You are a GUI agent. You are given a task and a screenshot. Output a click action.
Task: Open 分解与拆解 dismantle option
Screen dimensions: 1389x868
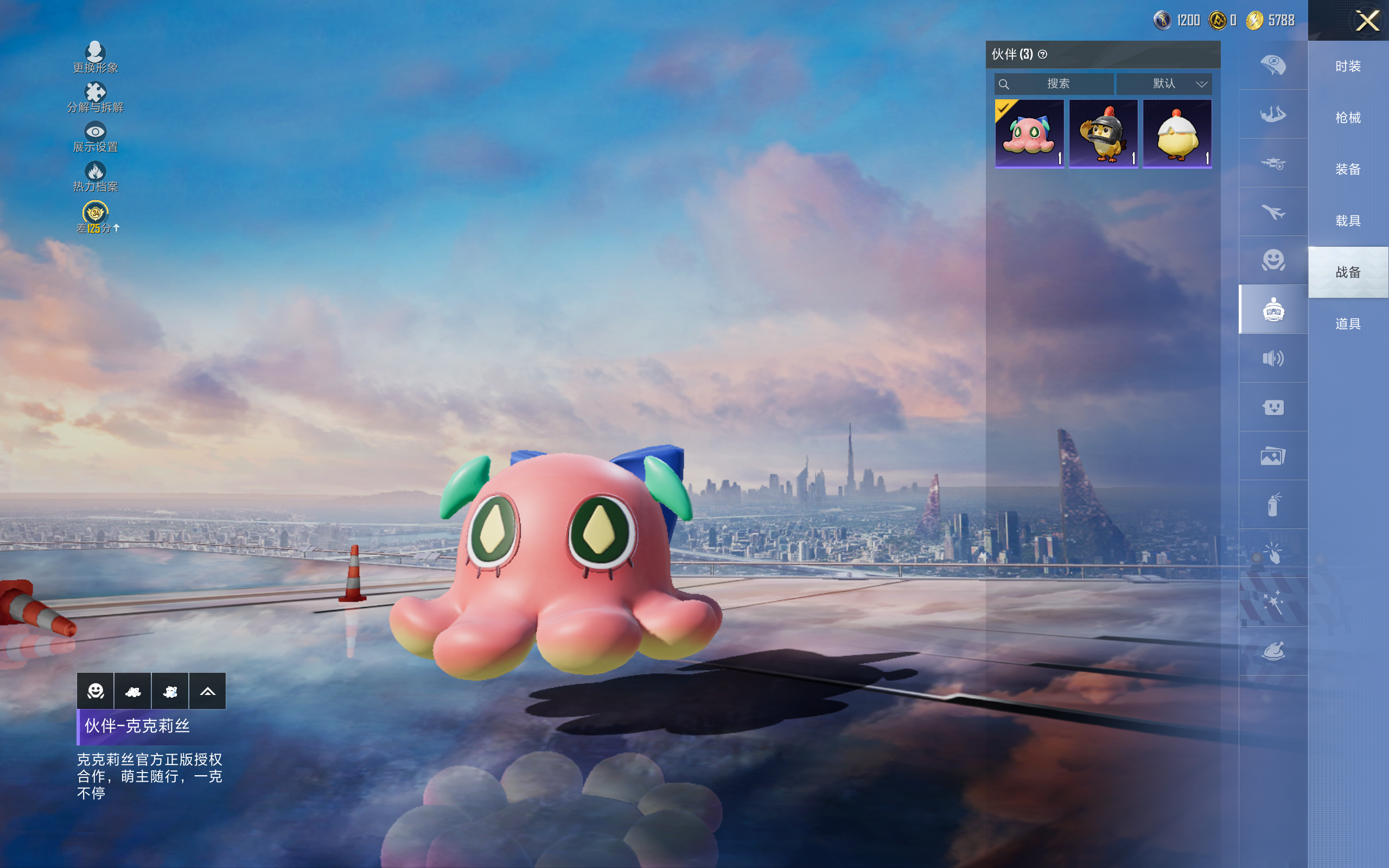[95, 97]
